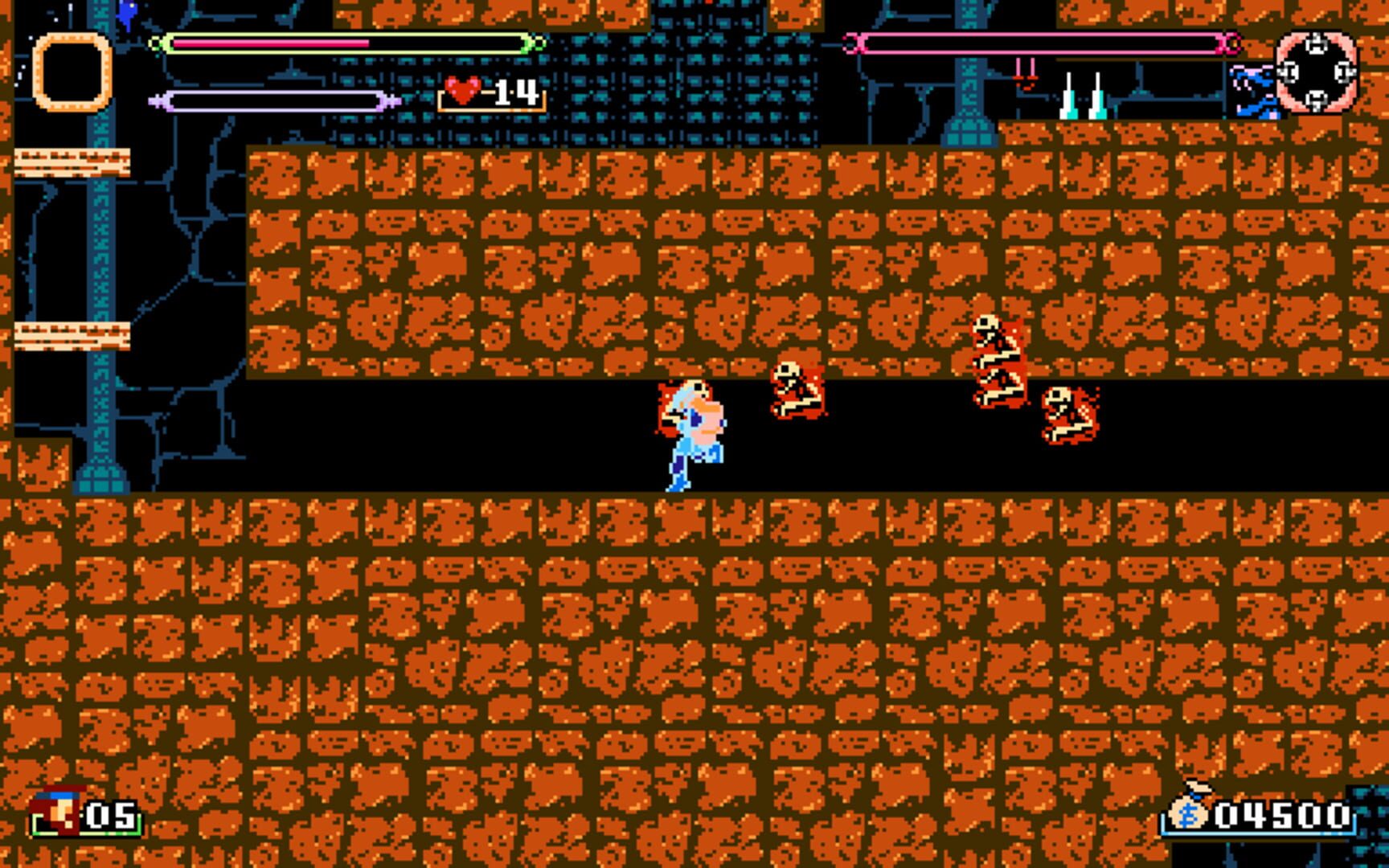Select the red droplets hanging near the spikes
This screenshot has height=868, width=1389.
[1025, 72]
